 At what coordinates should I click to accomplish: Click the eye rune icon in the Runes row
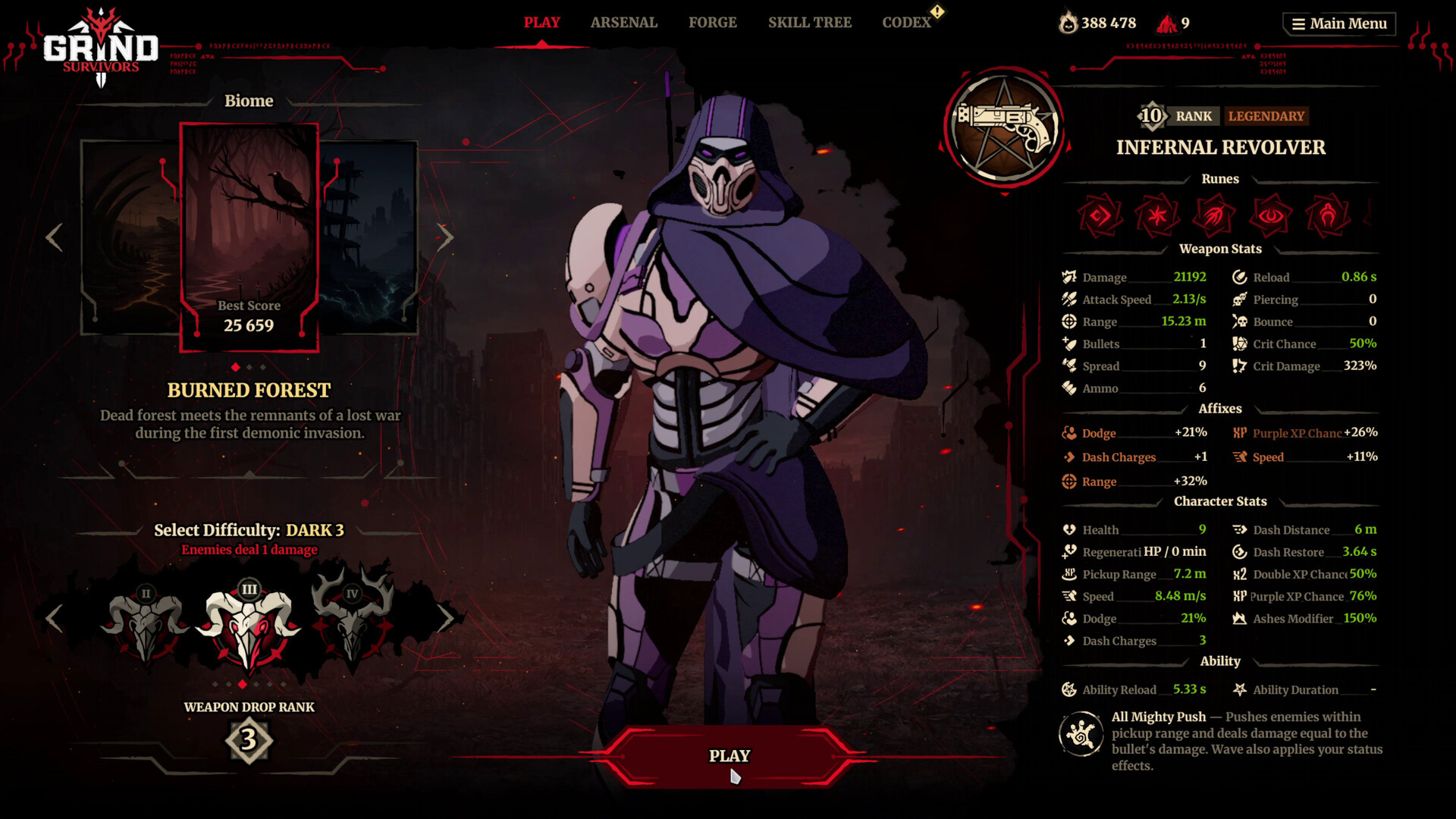coord(1271,215)
